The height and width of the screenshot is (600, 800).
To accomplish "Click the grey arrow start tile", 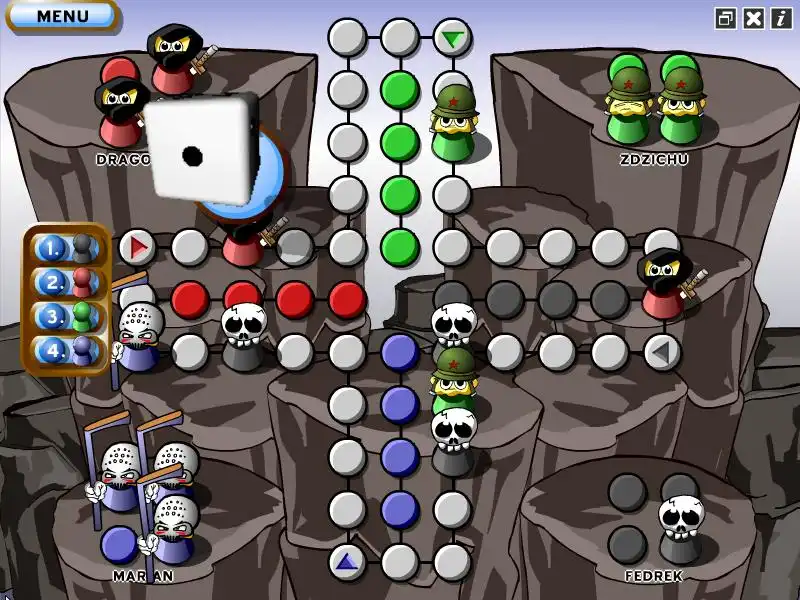I will (x=661, y=351).
